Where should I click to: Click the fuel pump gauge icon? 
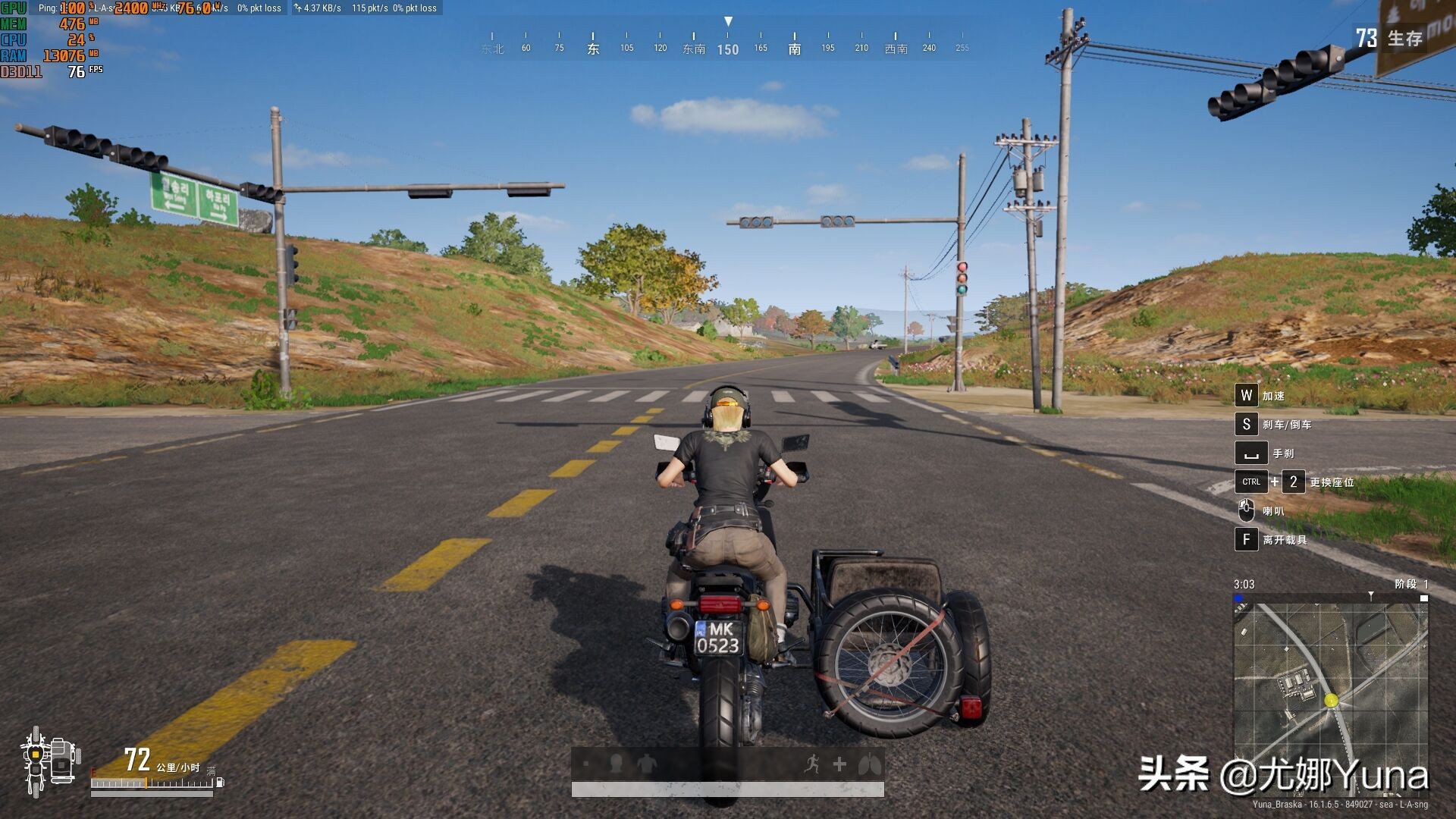pos(220,781)
